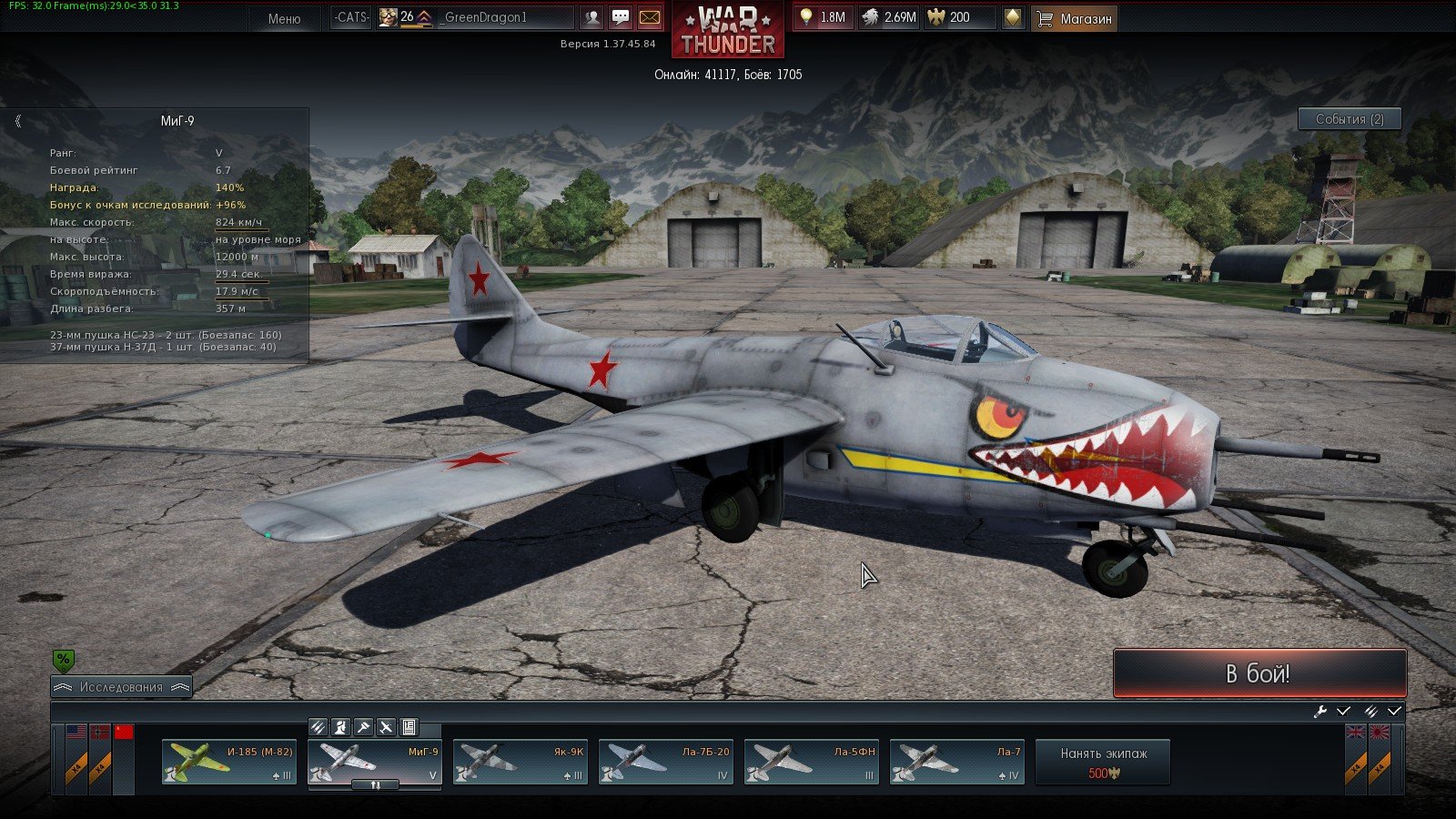1456x819 pixels.
Task: Select the Ла-7 aircraft slot
Action: (957, 762)
